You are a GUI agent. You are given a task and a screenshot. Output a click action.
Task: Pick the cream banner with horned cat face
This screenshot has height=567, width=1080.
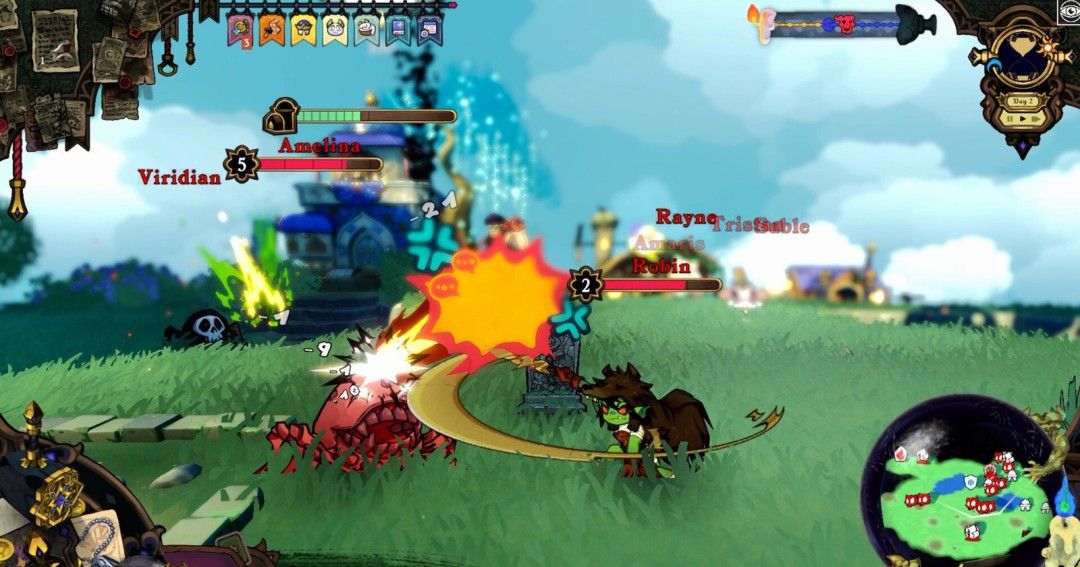[335, 28]
